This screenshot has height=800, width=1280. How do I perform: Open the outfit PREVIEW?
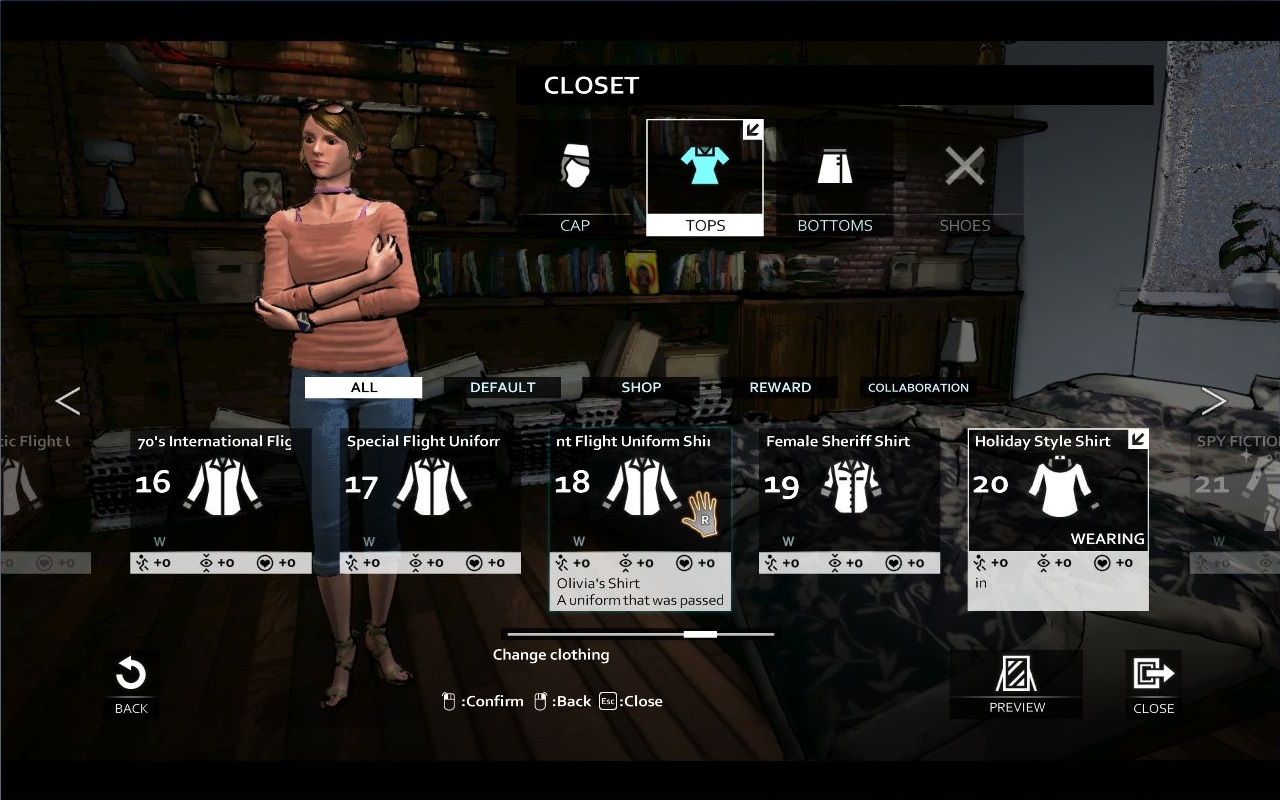[x=1016, y=685]
